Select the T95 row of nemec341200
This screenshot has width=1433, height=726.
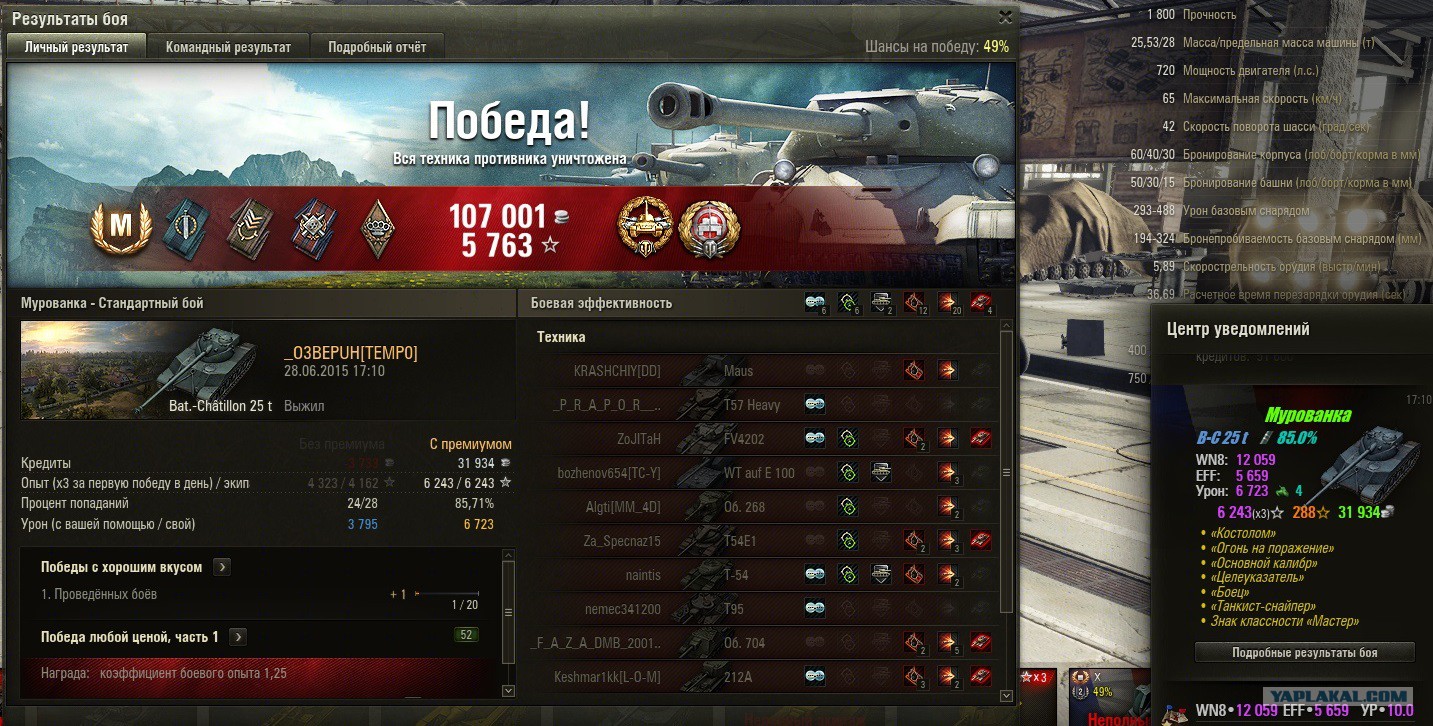(x=760, y=609)
